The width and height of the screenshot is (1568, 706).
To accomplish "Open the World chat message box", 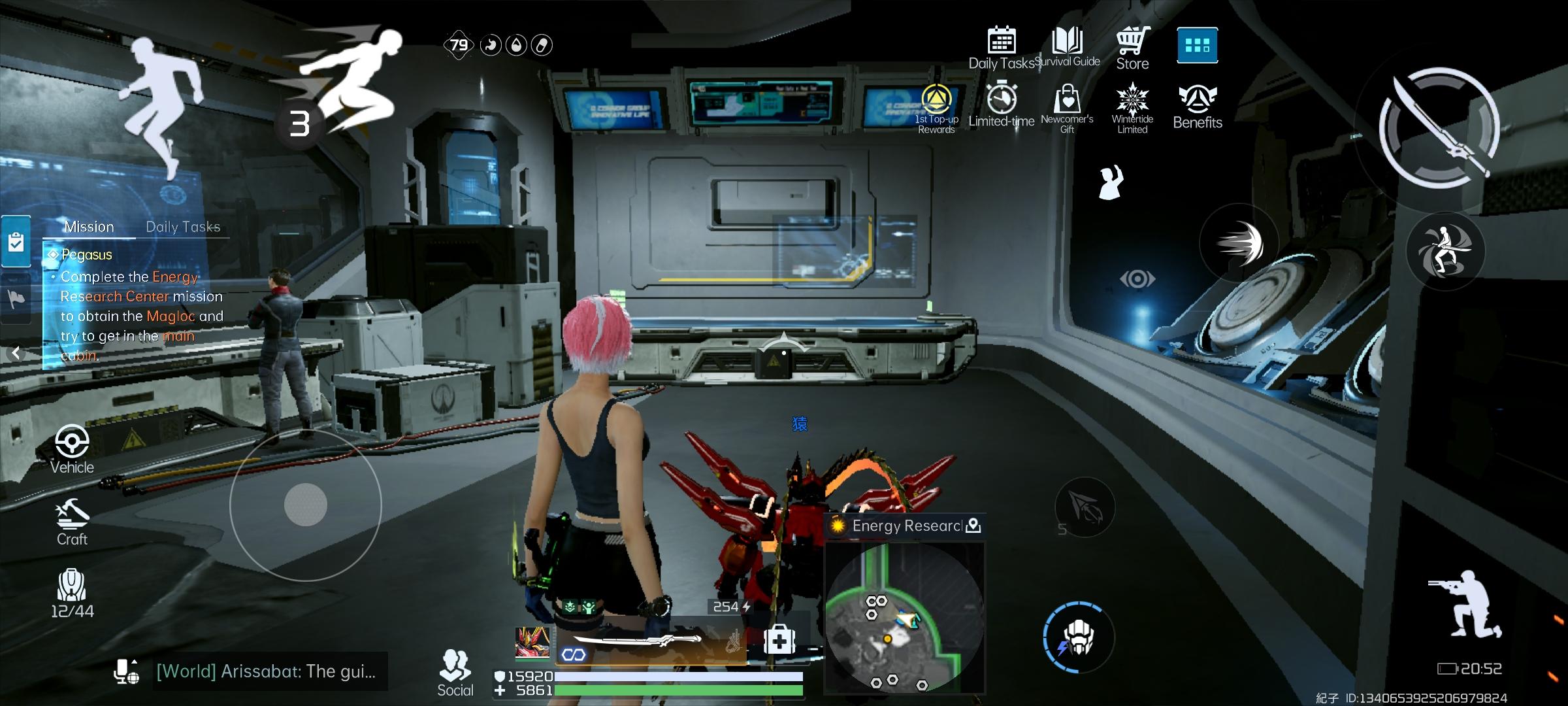I will (266, 671).
